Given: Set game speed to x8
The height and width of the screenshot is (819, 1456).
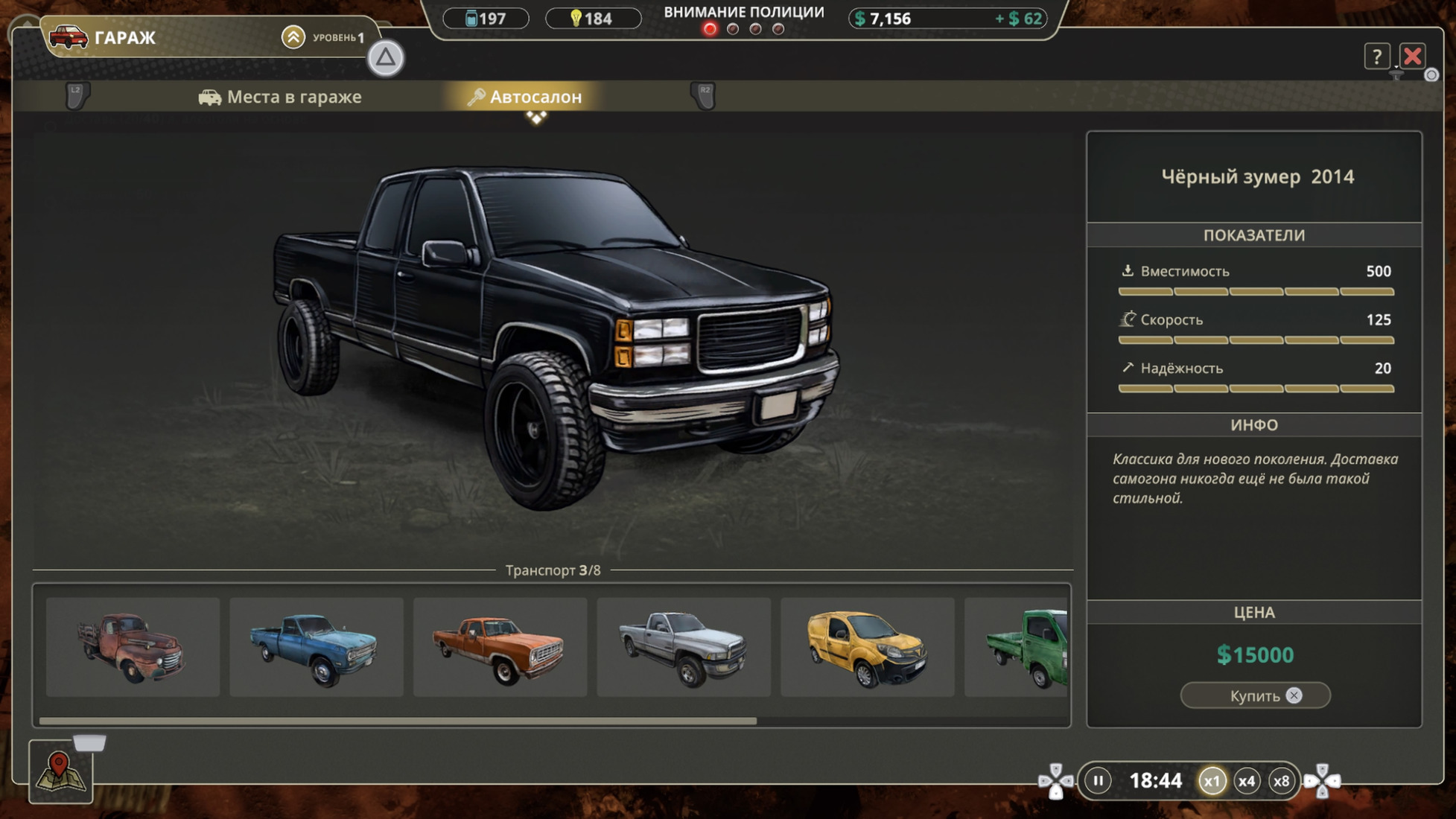Looking at the screenshot, I should (1281, 781).
